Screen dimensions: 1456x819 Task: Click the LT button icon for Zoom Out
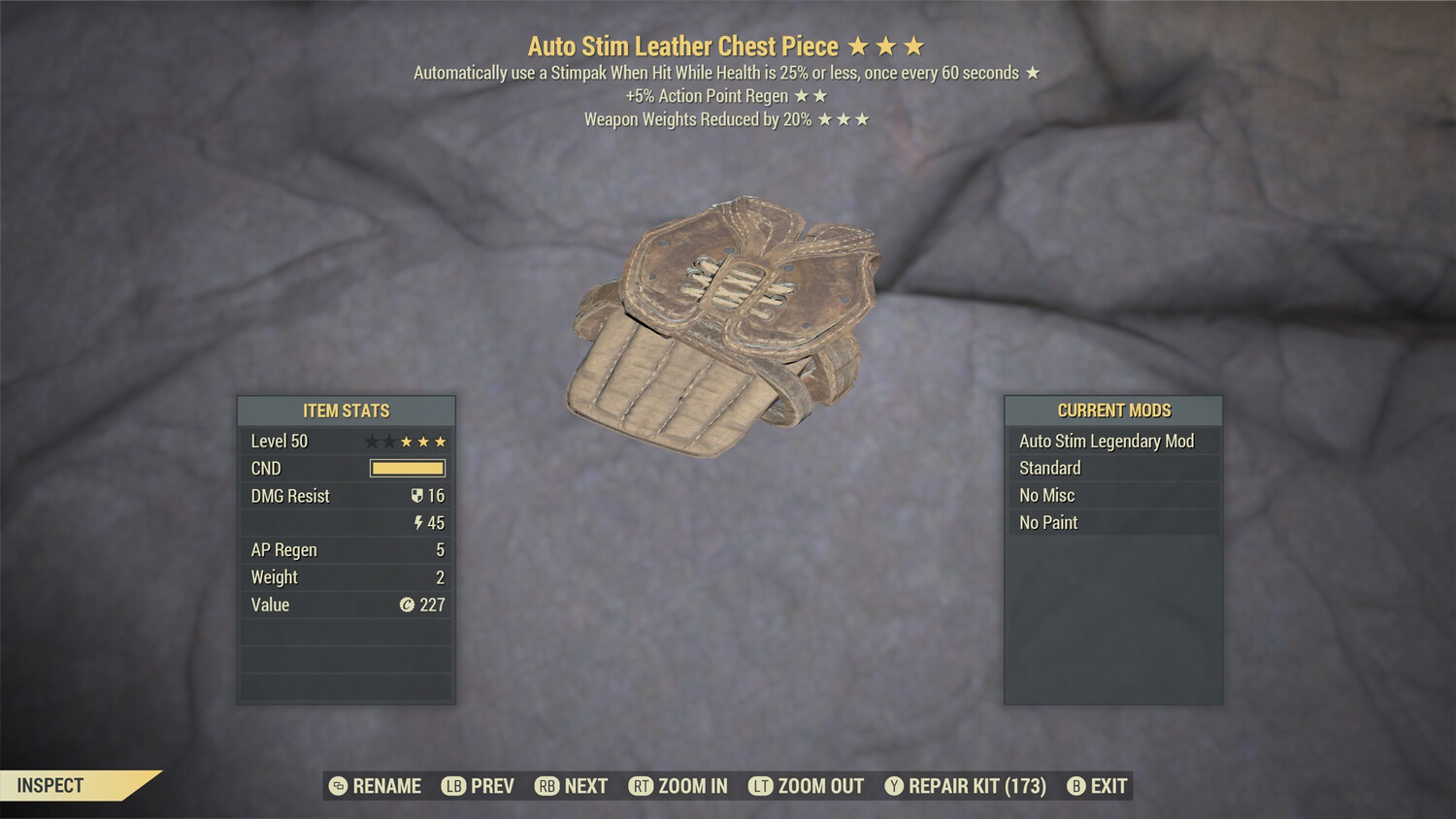click(x=761, y=786)
